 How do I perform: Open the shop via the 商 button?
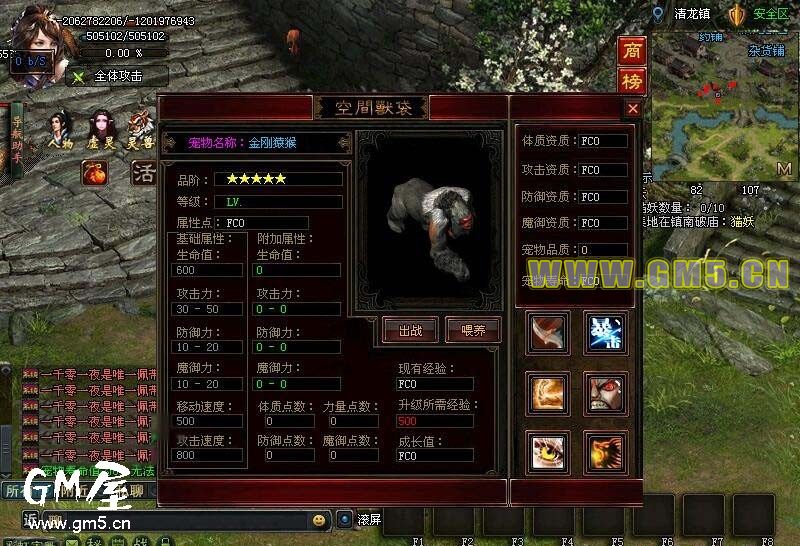[632, 50]
